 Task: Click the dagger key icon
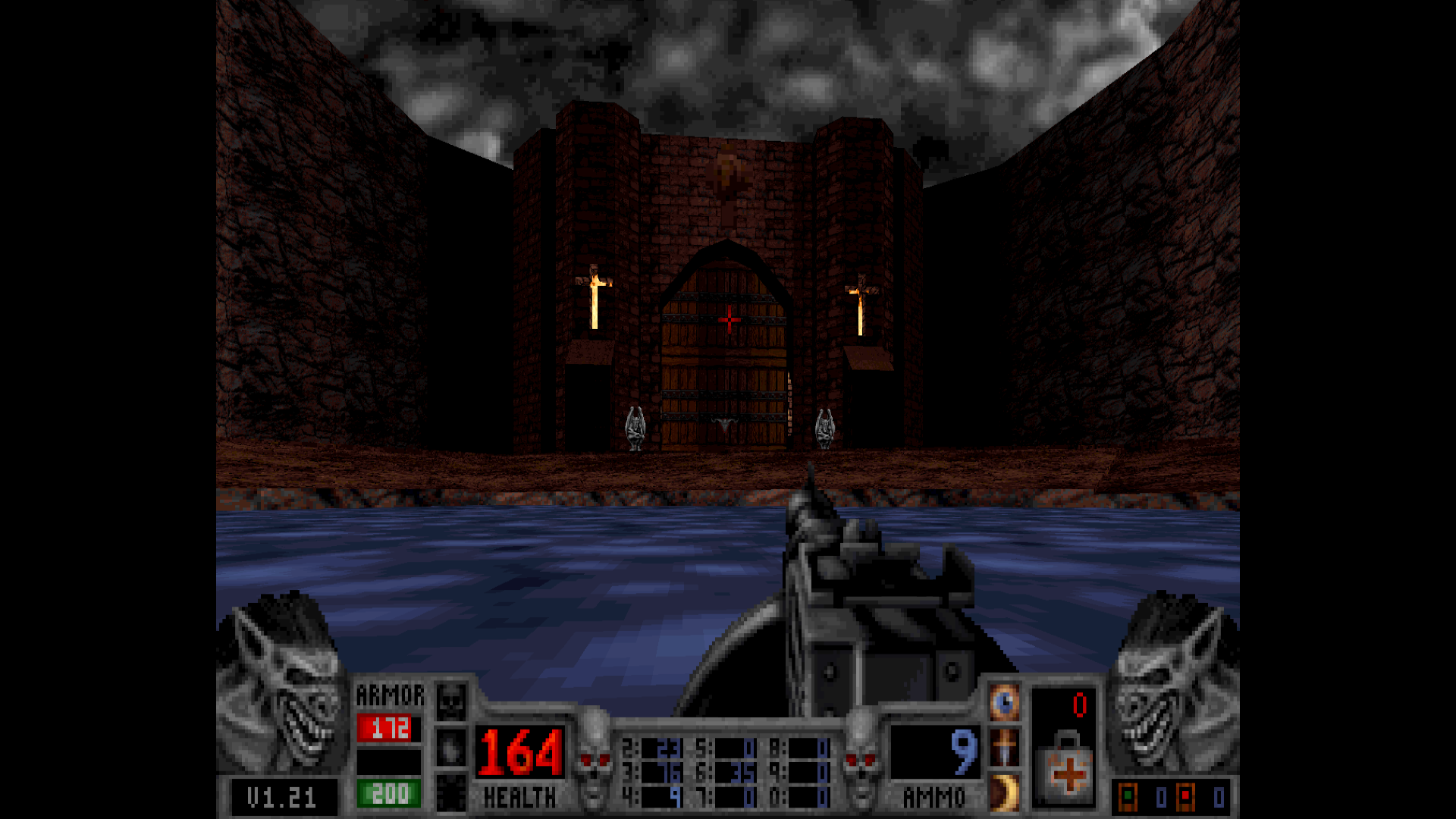[1004, 748]
